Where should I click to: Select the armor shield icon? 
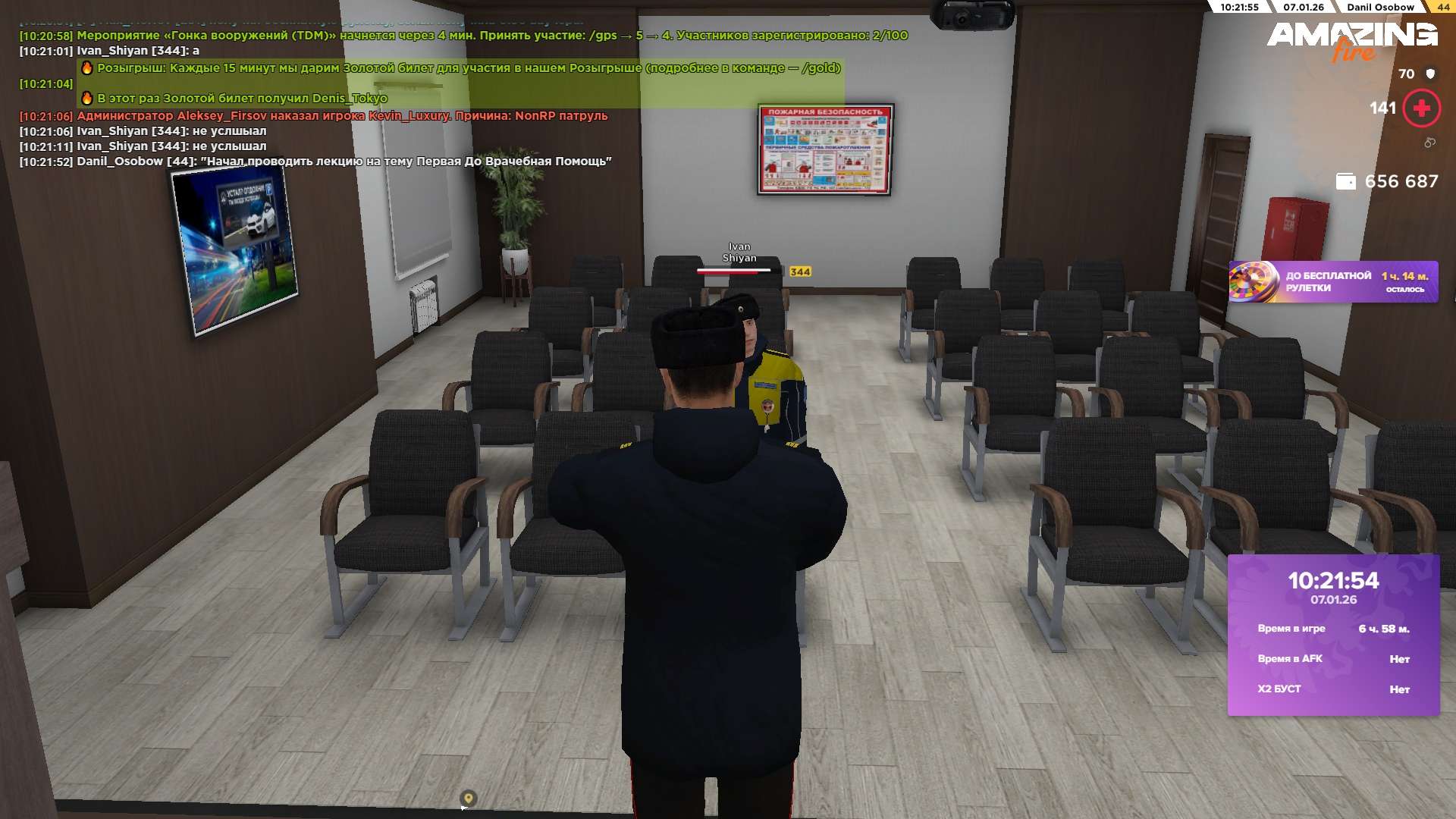tap(1430, 74)
